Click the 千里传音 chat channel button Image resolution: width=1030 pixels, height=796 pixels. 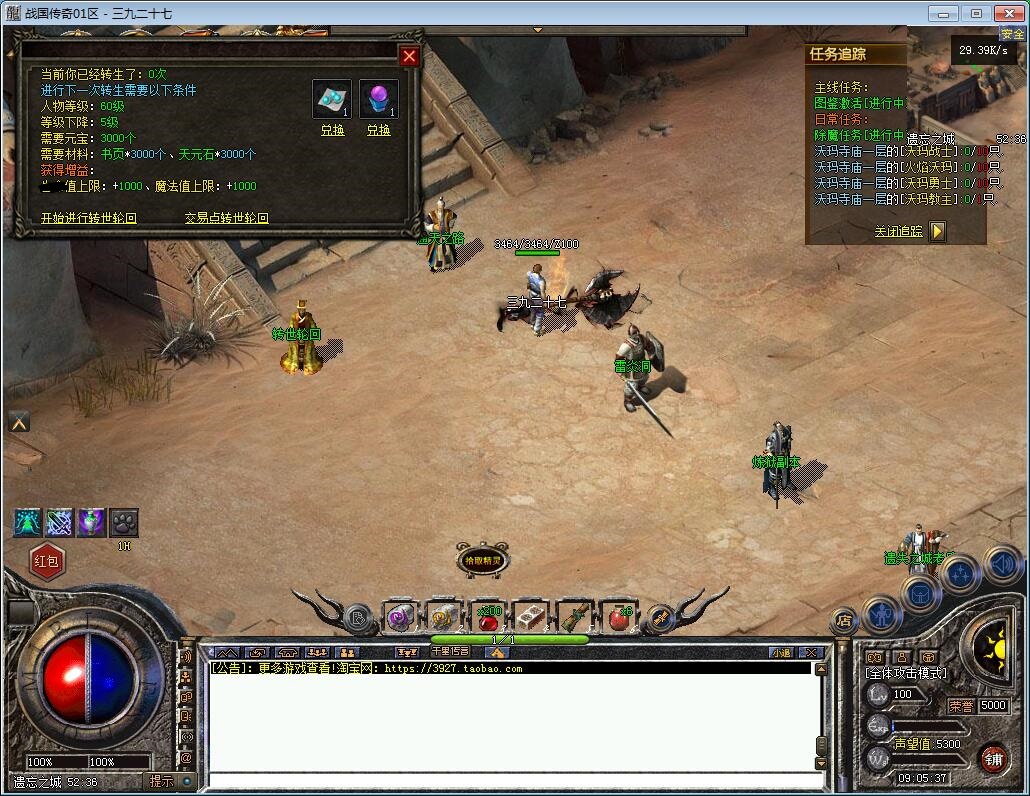click(x=450, y=652)
